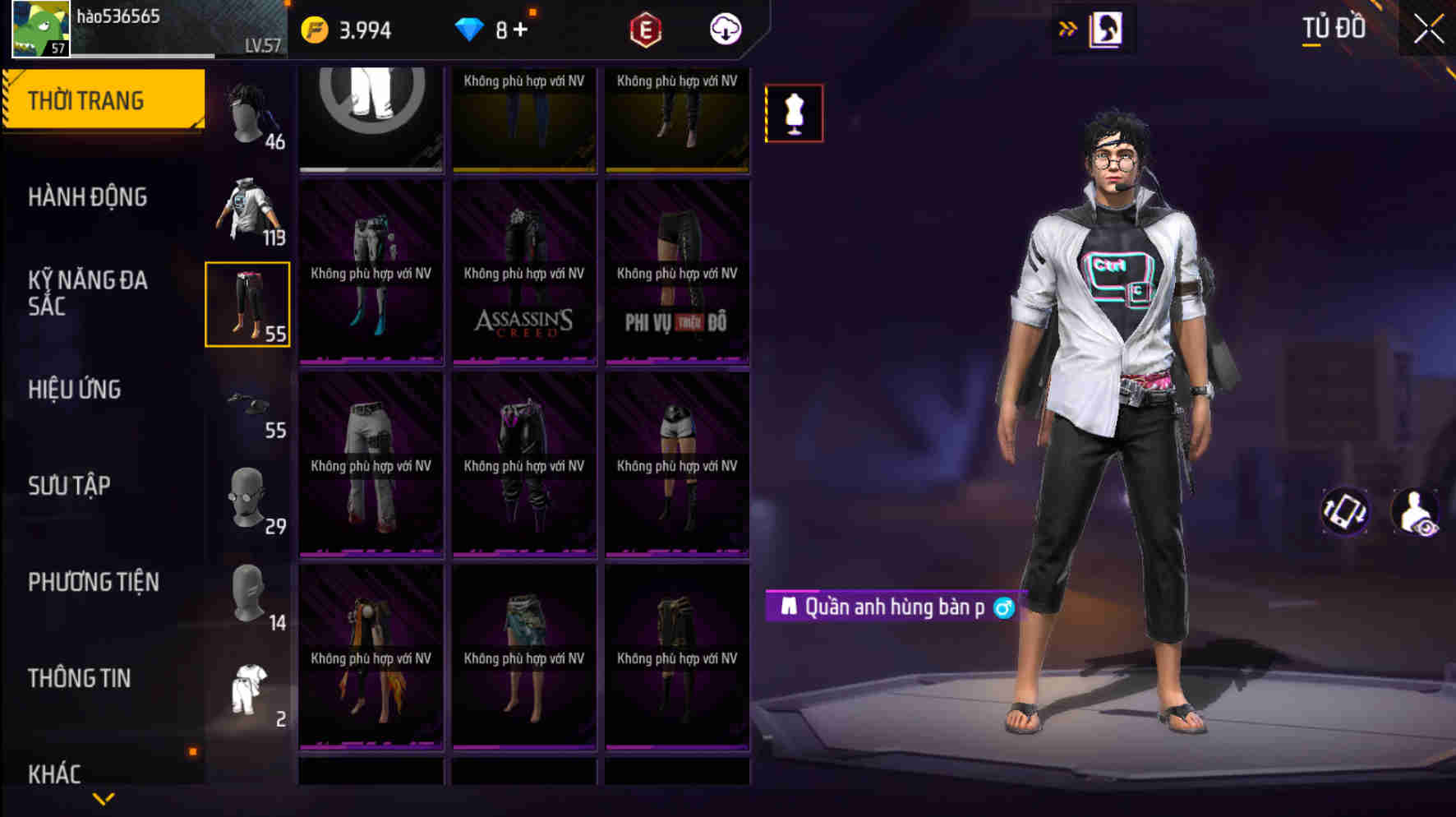
Task: Open THÔNG TIN from the sidebar
Action: (x=79, y=677)
